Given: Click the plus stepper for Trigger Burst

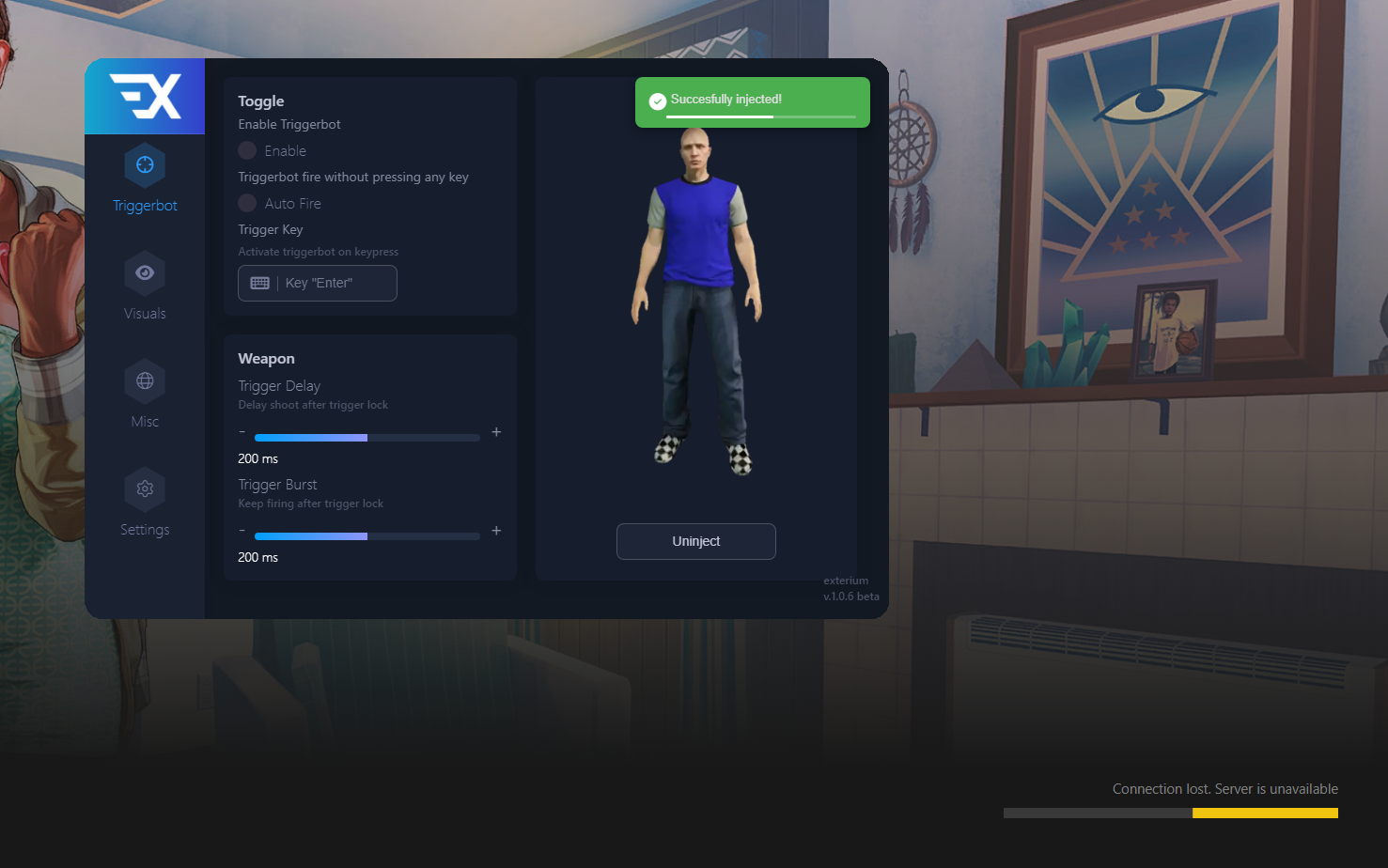Looking at the screenshot, I should click(x=496, y=531).
